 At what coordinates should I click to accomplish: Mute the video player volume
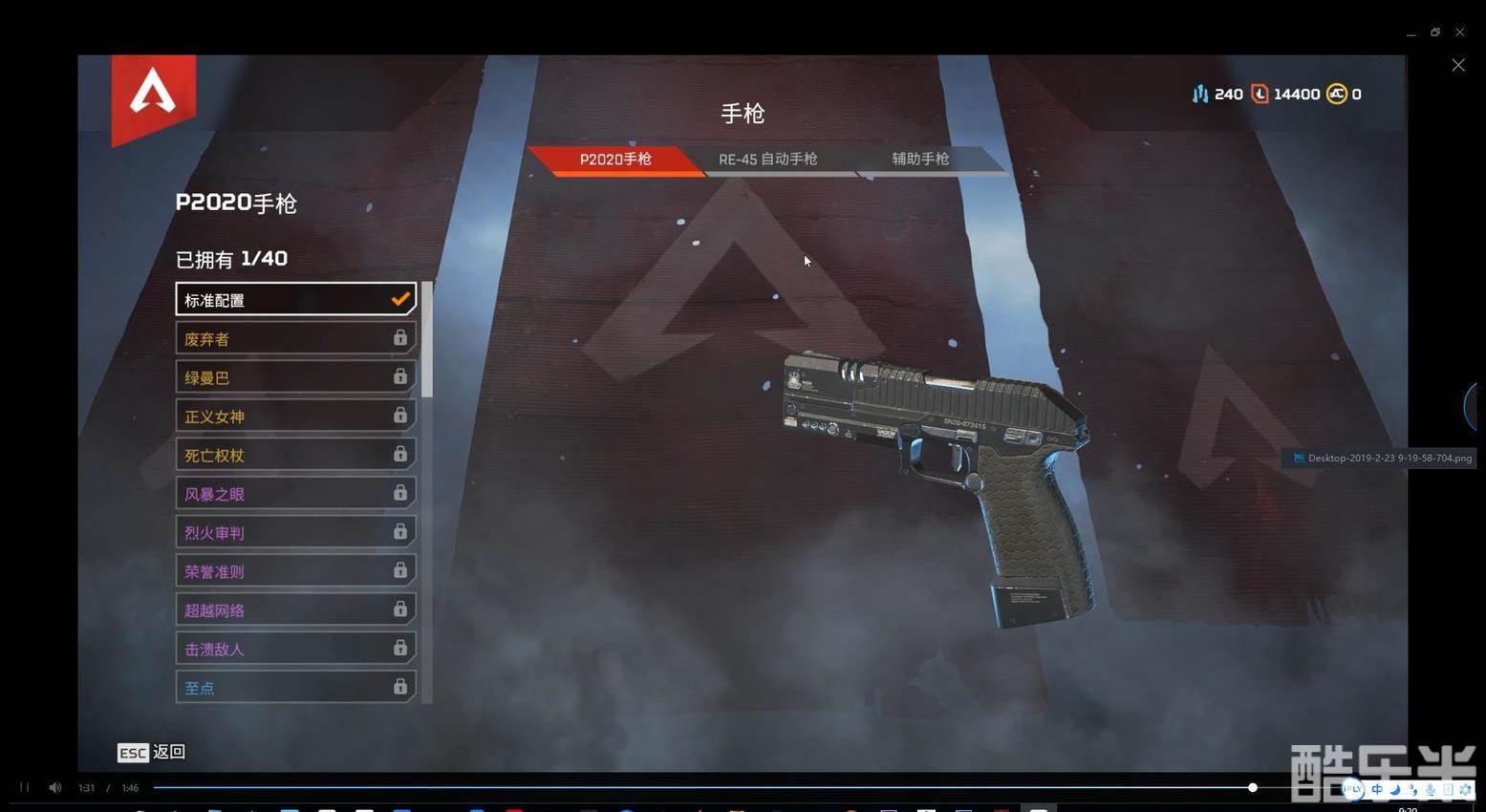(x=54, y=787)
